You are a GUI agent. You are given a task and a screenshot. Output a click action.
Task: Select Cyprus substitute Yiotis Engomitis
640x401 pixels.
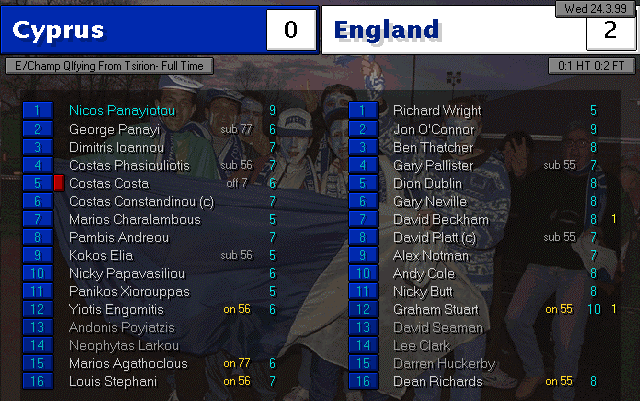click(116, 309)
